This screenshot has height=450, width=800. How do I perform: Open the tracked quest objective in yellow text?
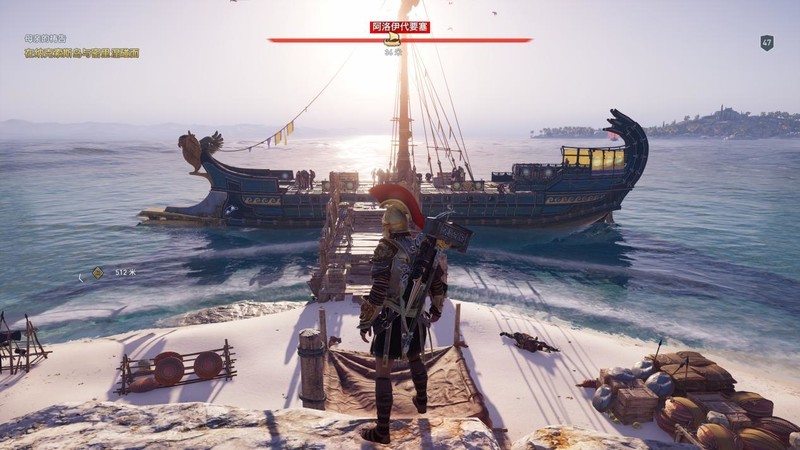[x=82, y=53]
